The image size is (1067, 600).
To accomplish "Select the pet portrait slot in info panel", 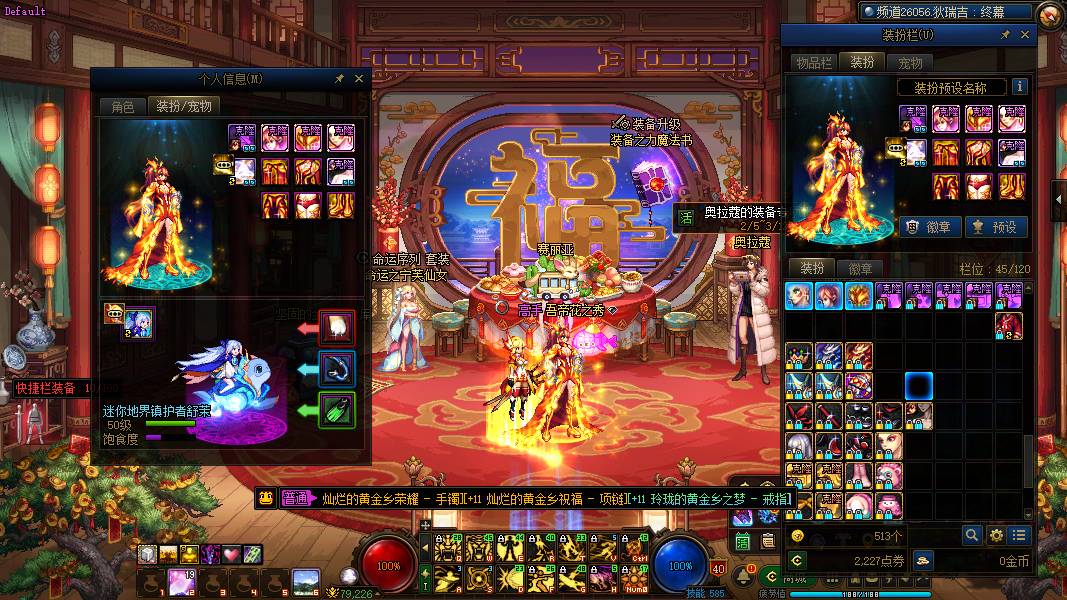I will pos(138,324).
